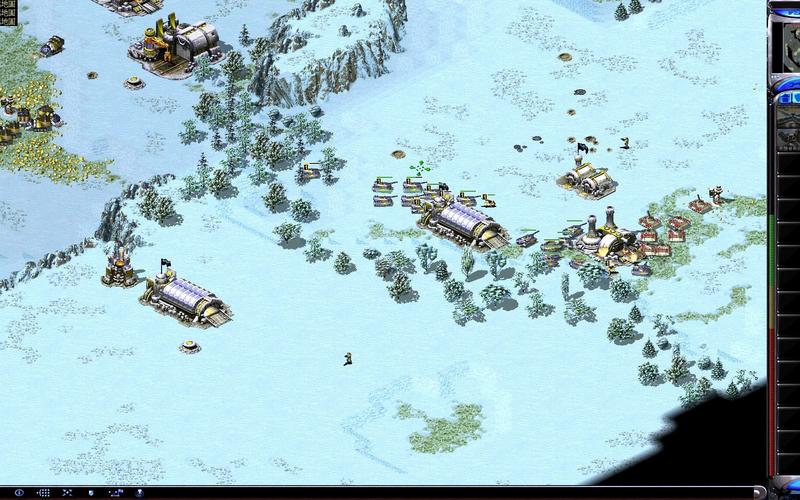Click the eye icon in the bottom command bar
The height and width of the screenshot is (500, 800).
[19, 492]
